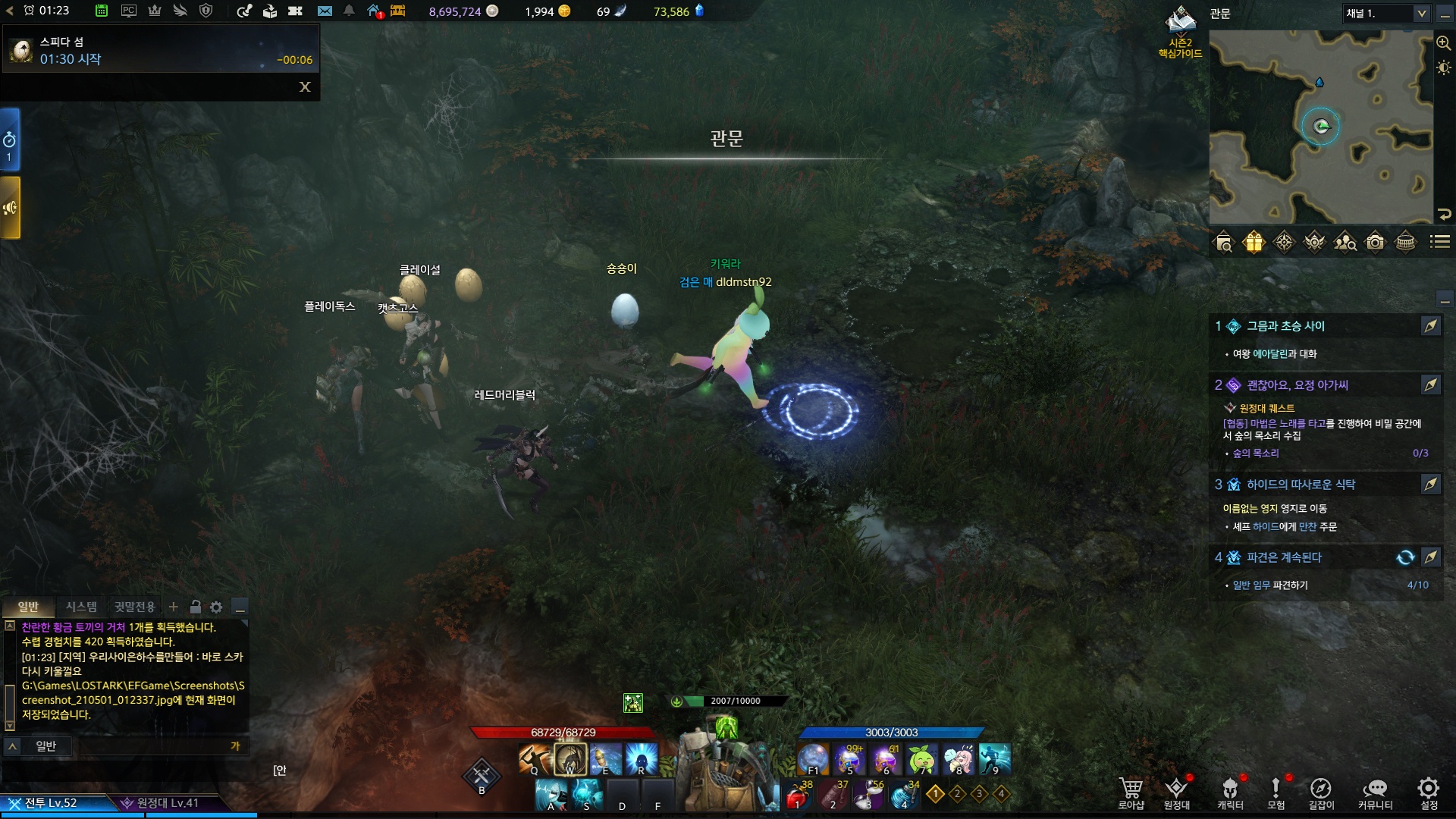Open the 원정대 expedition menu
1456x819 pixels.
(1176, 792)
